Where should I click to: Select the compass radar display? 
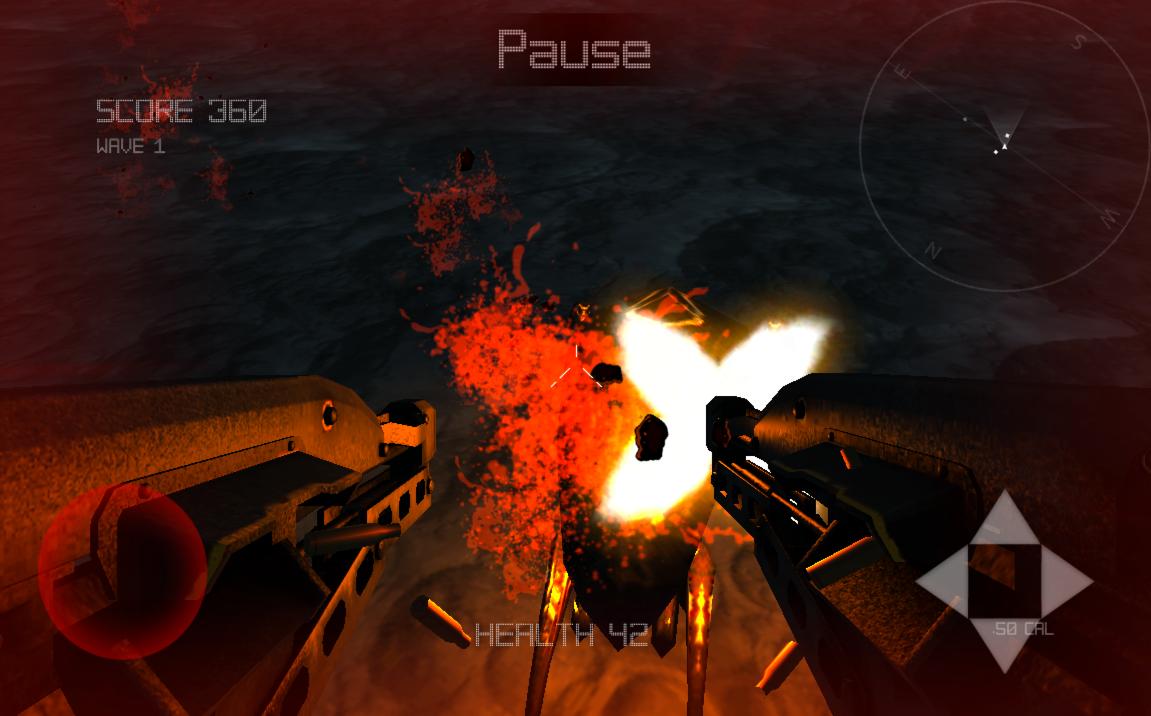[1003, 147]
